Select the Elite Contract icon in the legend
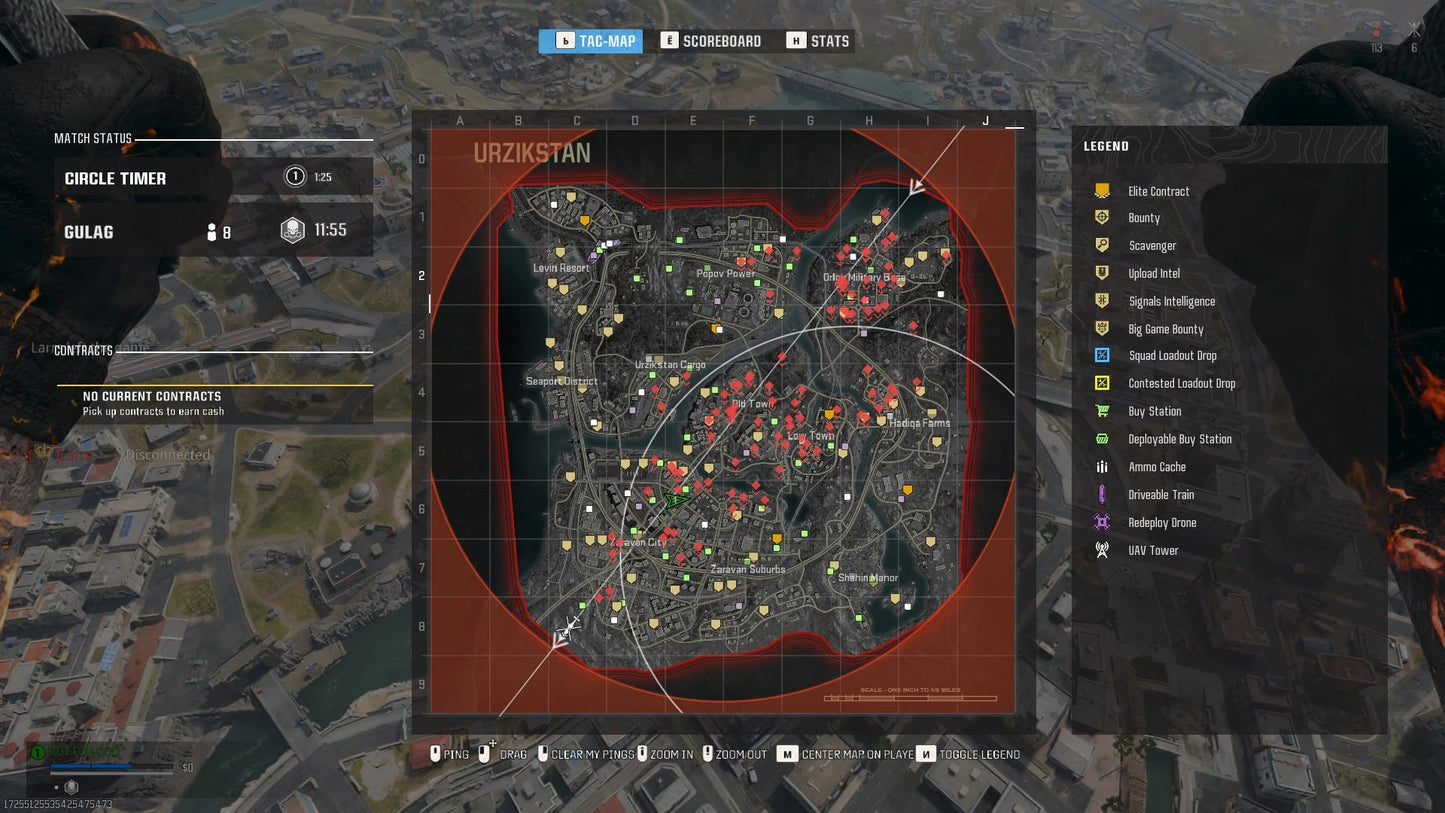The width and height of the screenshot is (1445, 813). pos(1101,190)
